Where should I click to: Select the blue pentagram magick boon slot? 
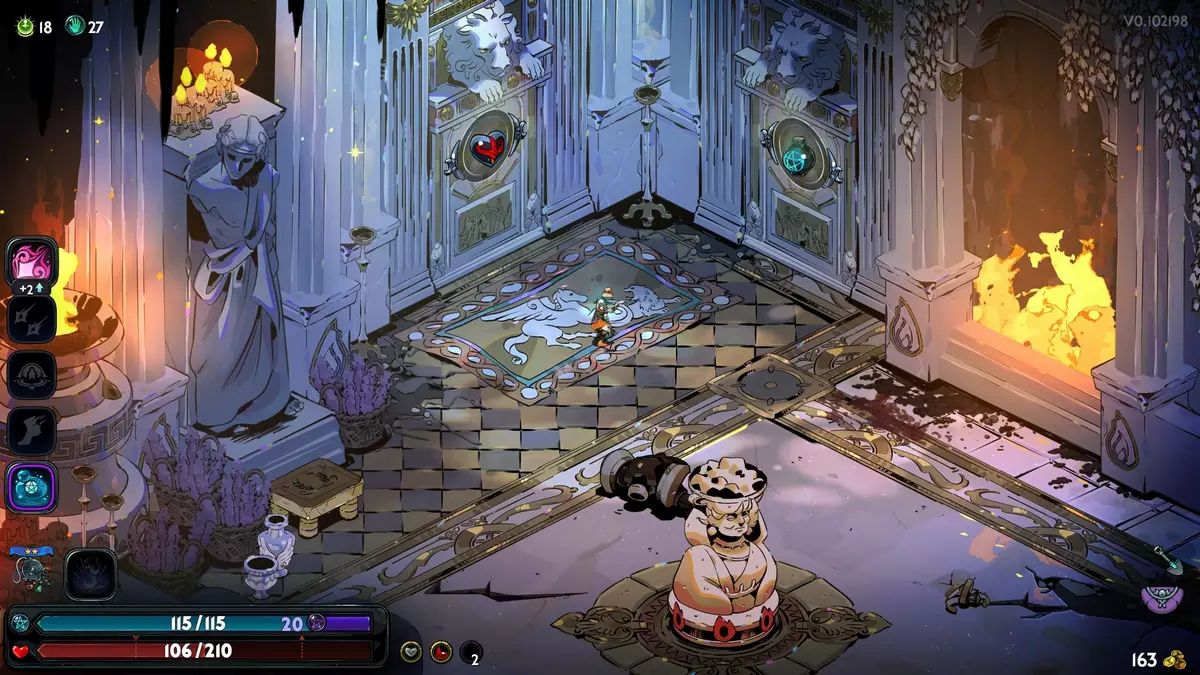(x=32, y=487)
